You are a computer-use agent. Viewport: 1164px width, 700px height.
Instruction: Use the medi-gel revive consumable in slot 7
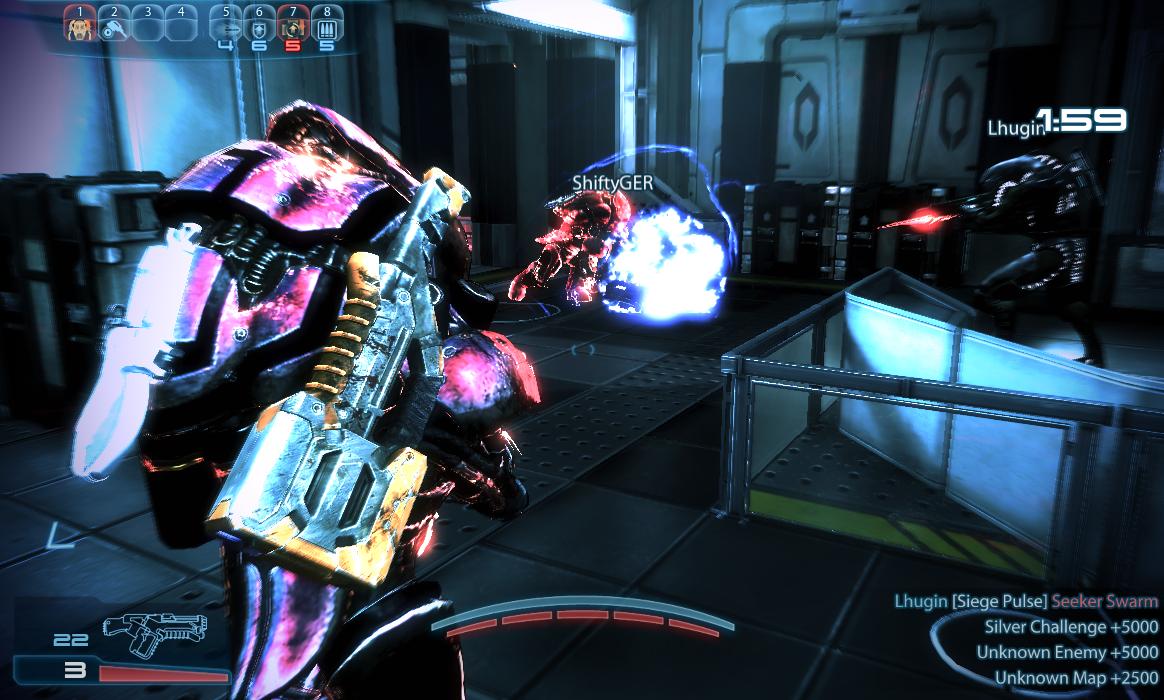[293, 28]
